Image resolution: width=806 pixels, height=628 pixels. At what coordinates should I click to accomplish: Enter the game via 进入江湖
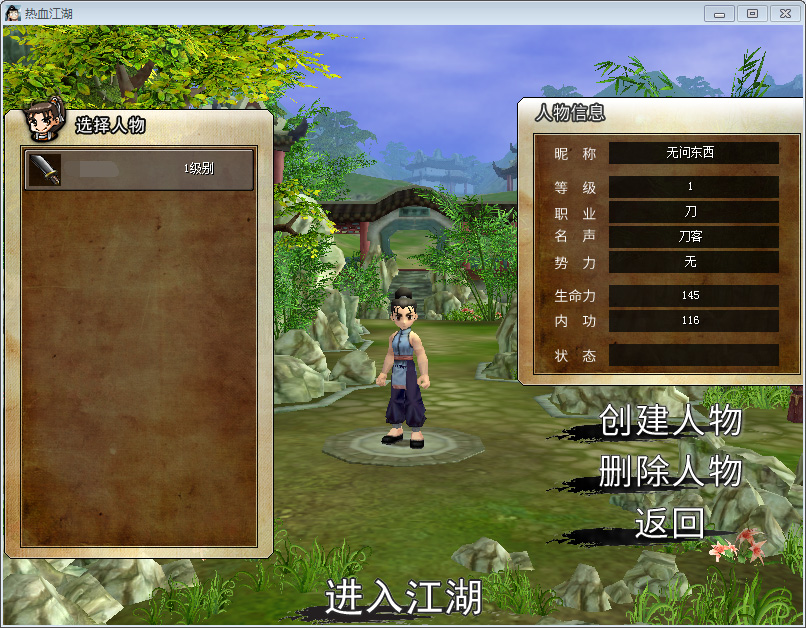[x=403, y=597]
